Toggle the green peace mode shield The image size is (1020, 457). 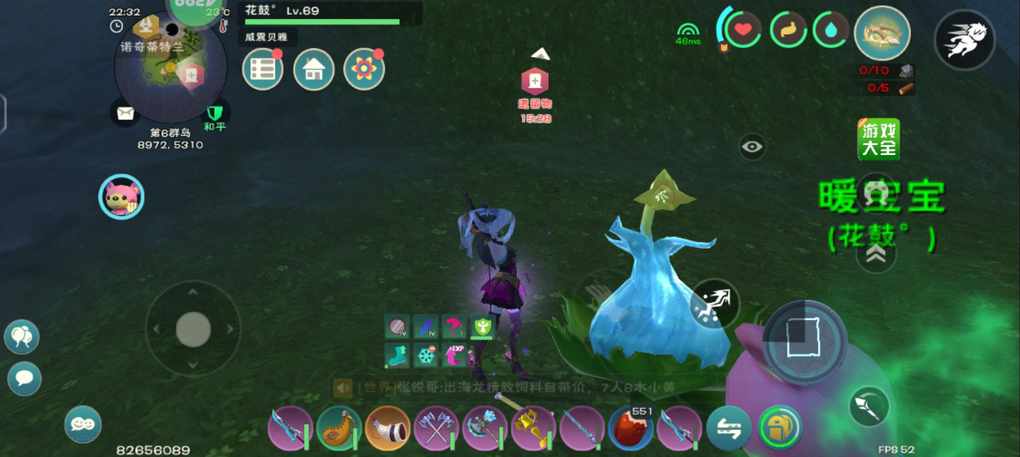214,112
